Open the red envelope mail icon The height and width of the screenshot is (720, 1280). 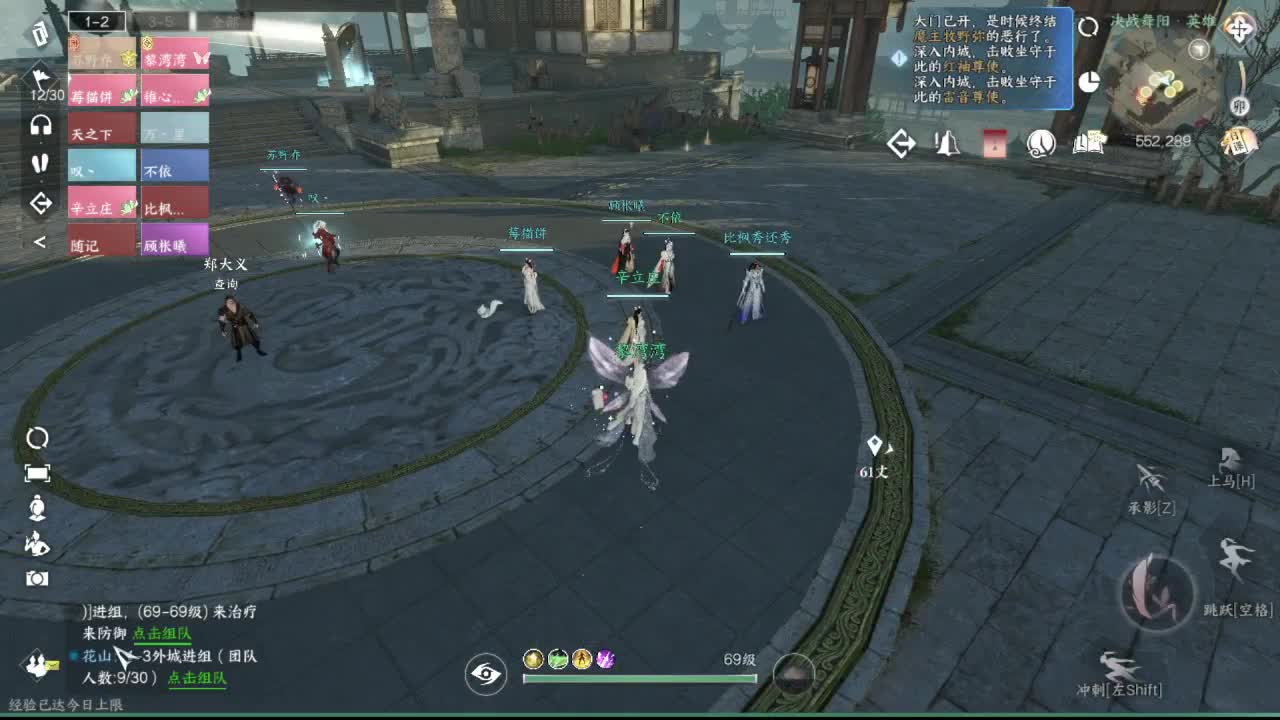[993, 144]
